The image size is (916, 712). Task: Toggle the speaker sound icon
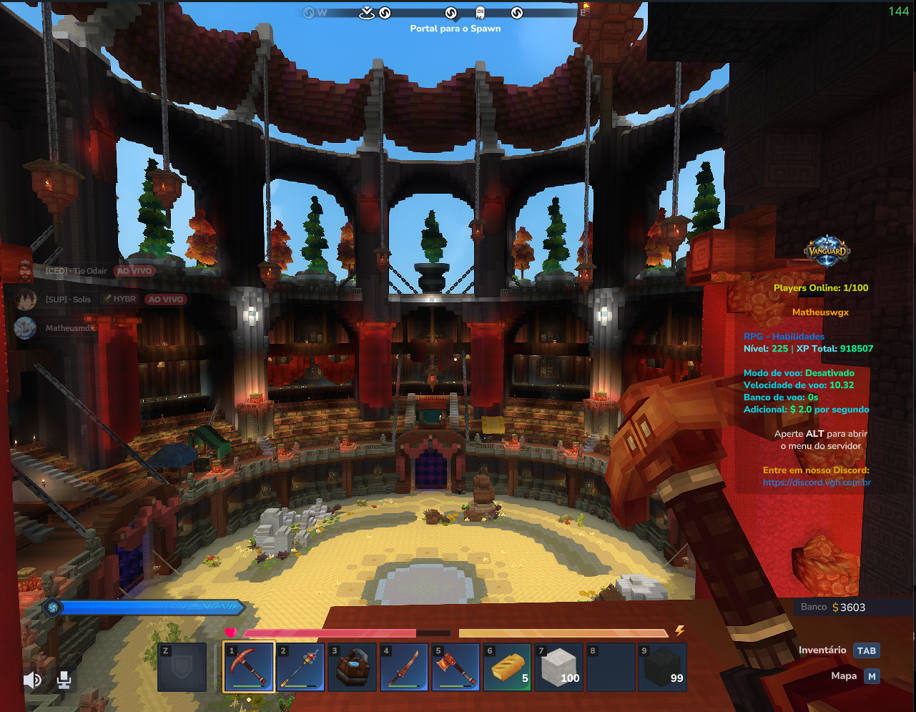(33, 681)
